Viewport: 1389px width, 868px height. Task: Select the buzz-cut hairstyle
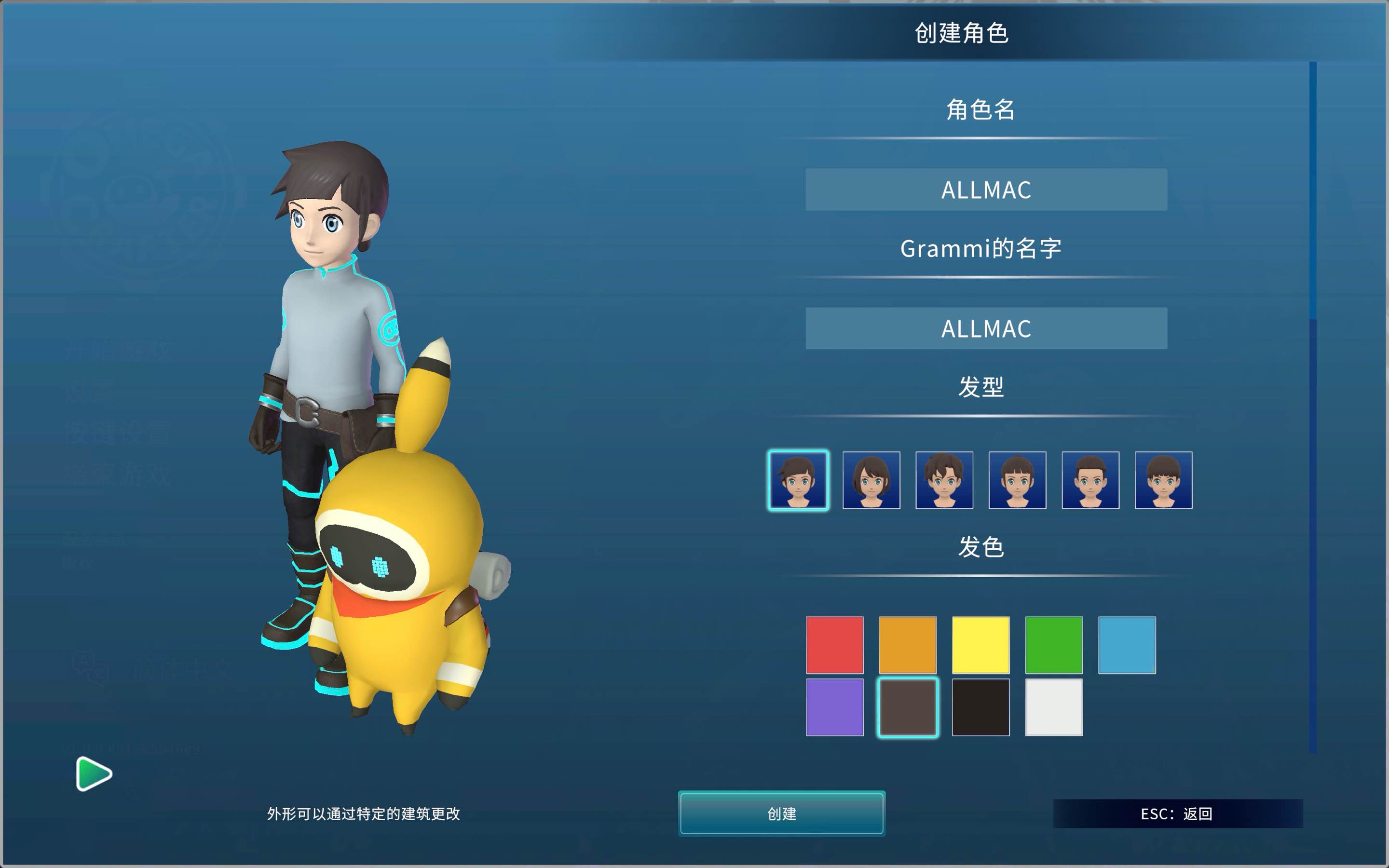(x=1090, y=480)
